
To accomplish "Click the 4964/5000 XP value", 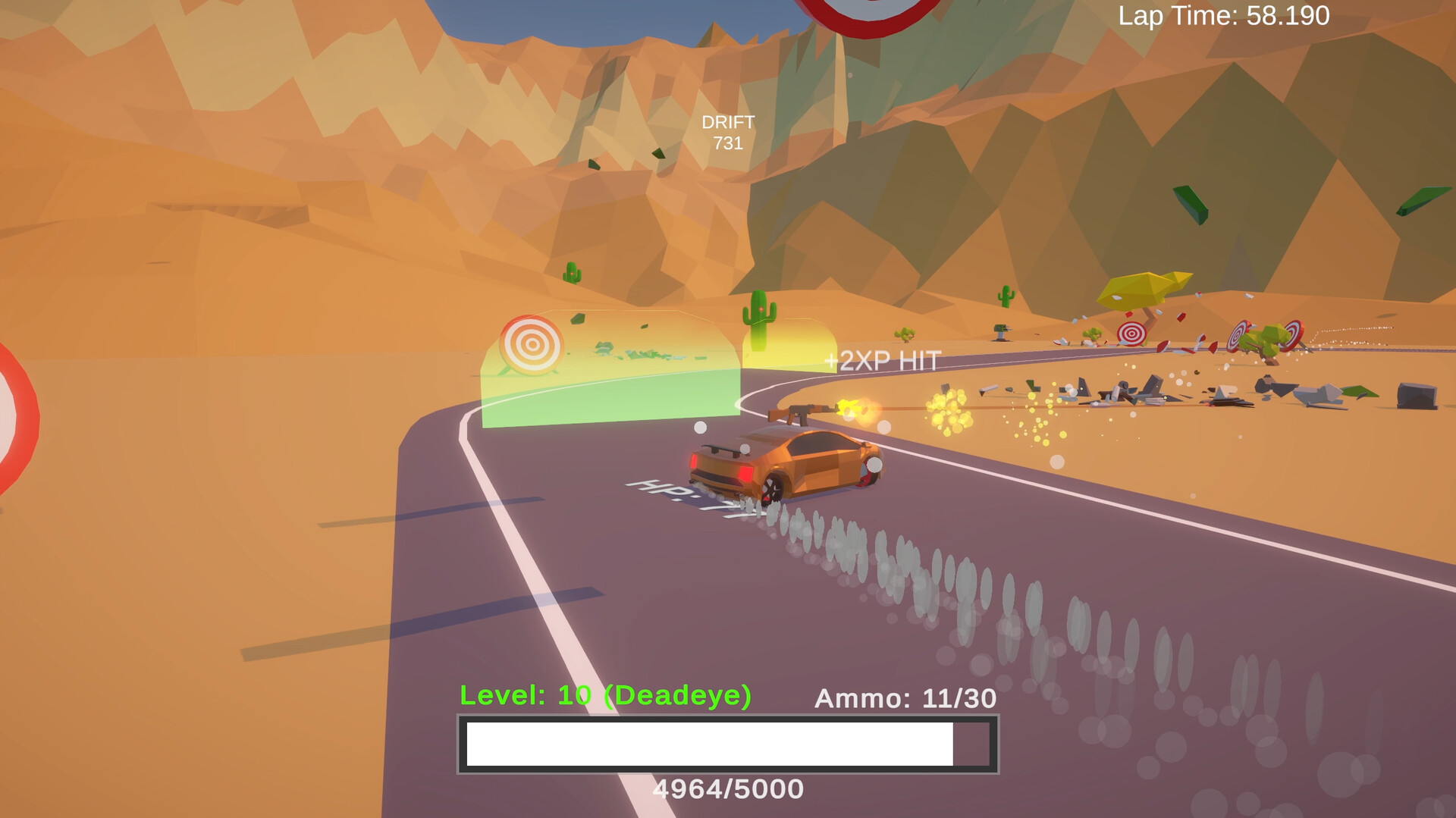I will [x=729, y=788].
